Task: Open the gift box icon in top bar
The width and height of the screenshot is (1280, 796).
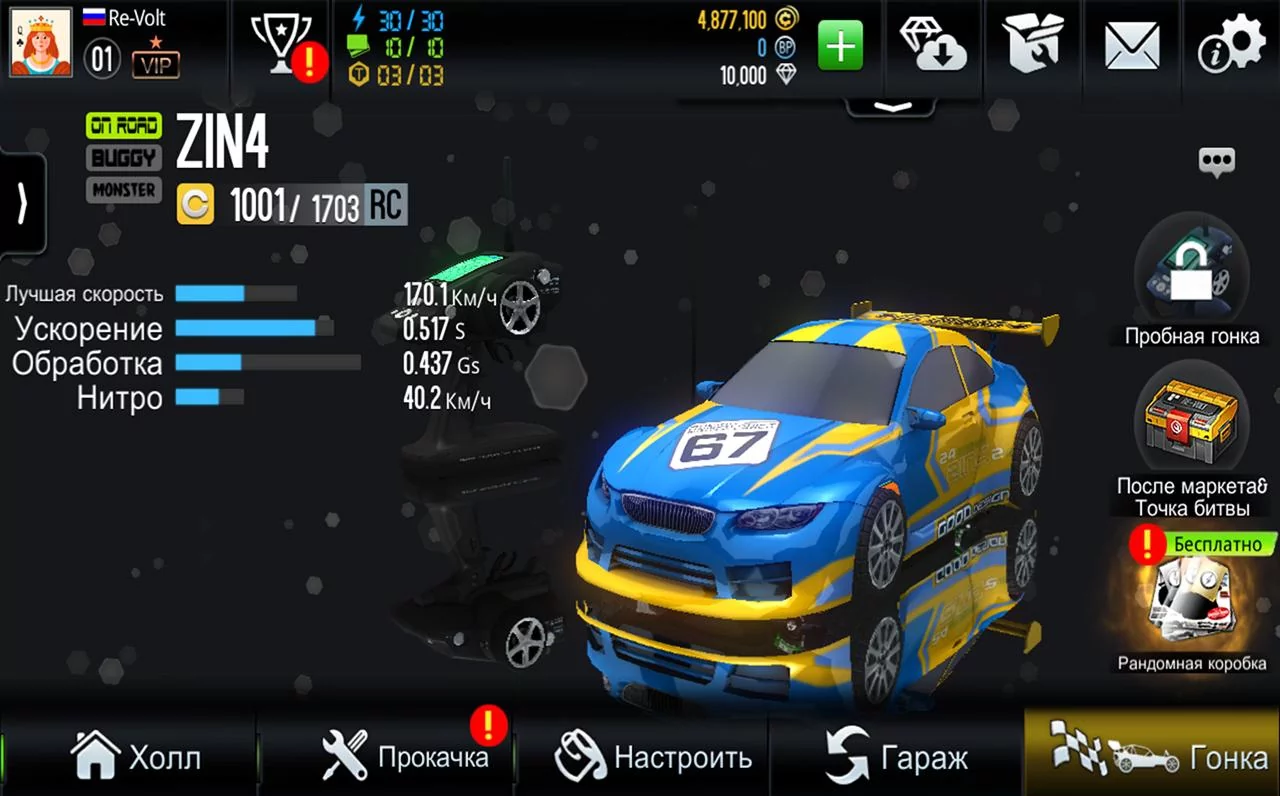Action: click(1034, 47)
